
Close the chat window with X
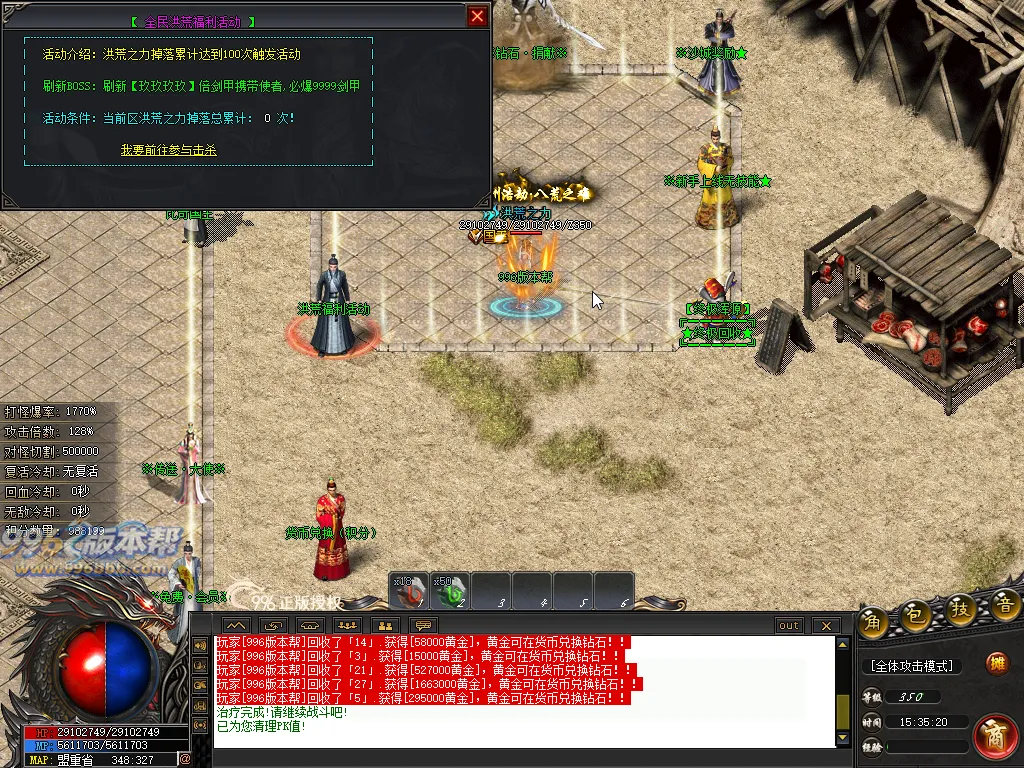click(825, 626)
